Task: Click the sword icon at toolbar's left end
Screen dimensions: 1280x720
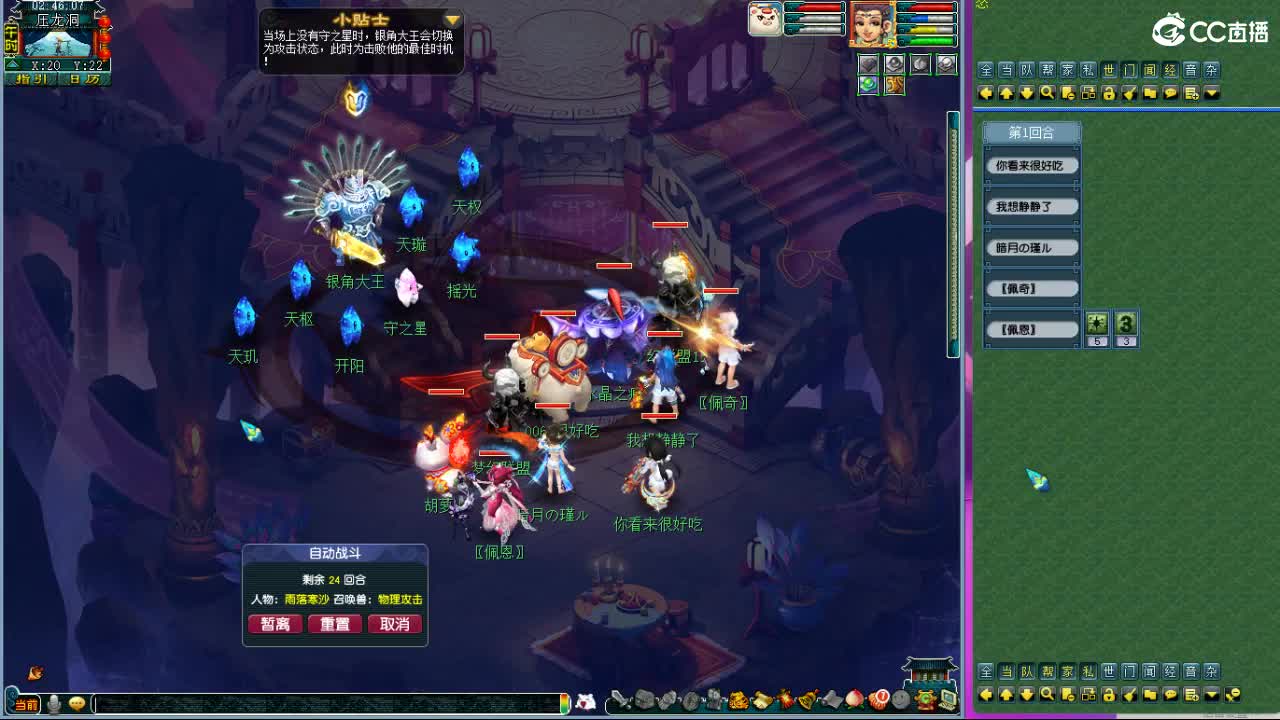Action: [618, 699]
